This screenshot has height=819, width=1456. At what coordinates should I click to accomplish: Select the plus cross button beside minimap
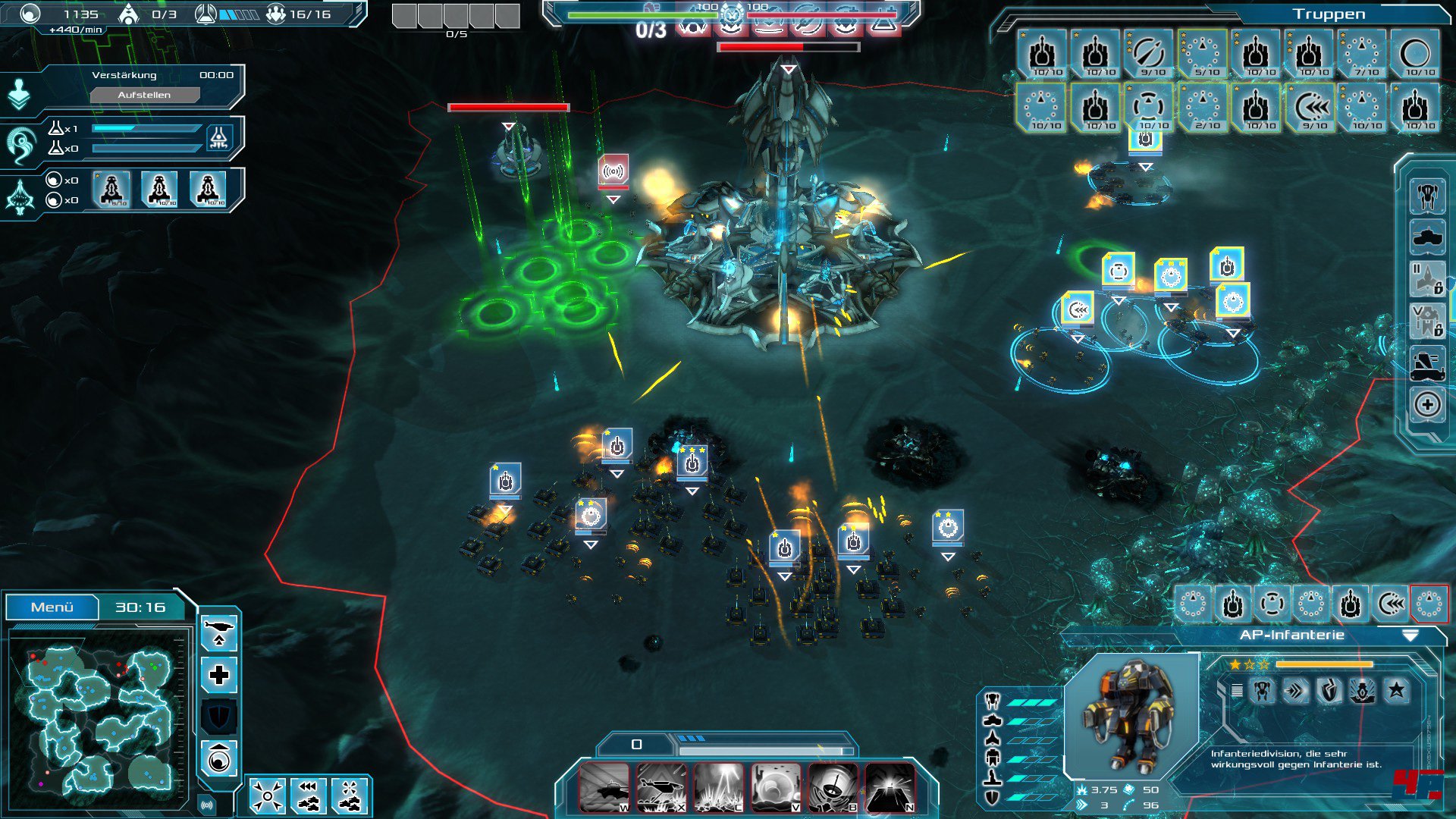click(219, 675)
